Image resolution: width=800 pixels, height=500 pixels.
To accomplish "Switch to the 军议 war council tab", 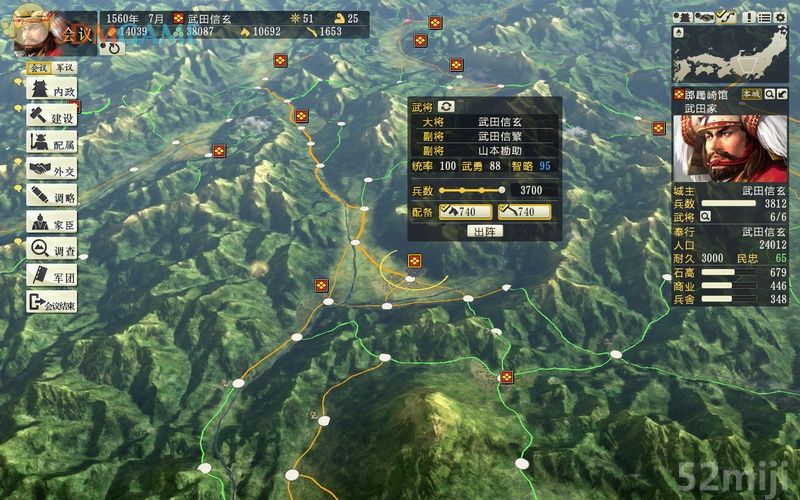I will (64, 68).
